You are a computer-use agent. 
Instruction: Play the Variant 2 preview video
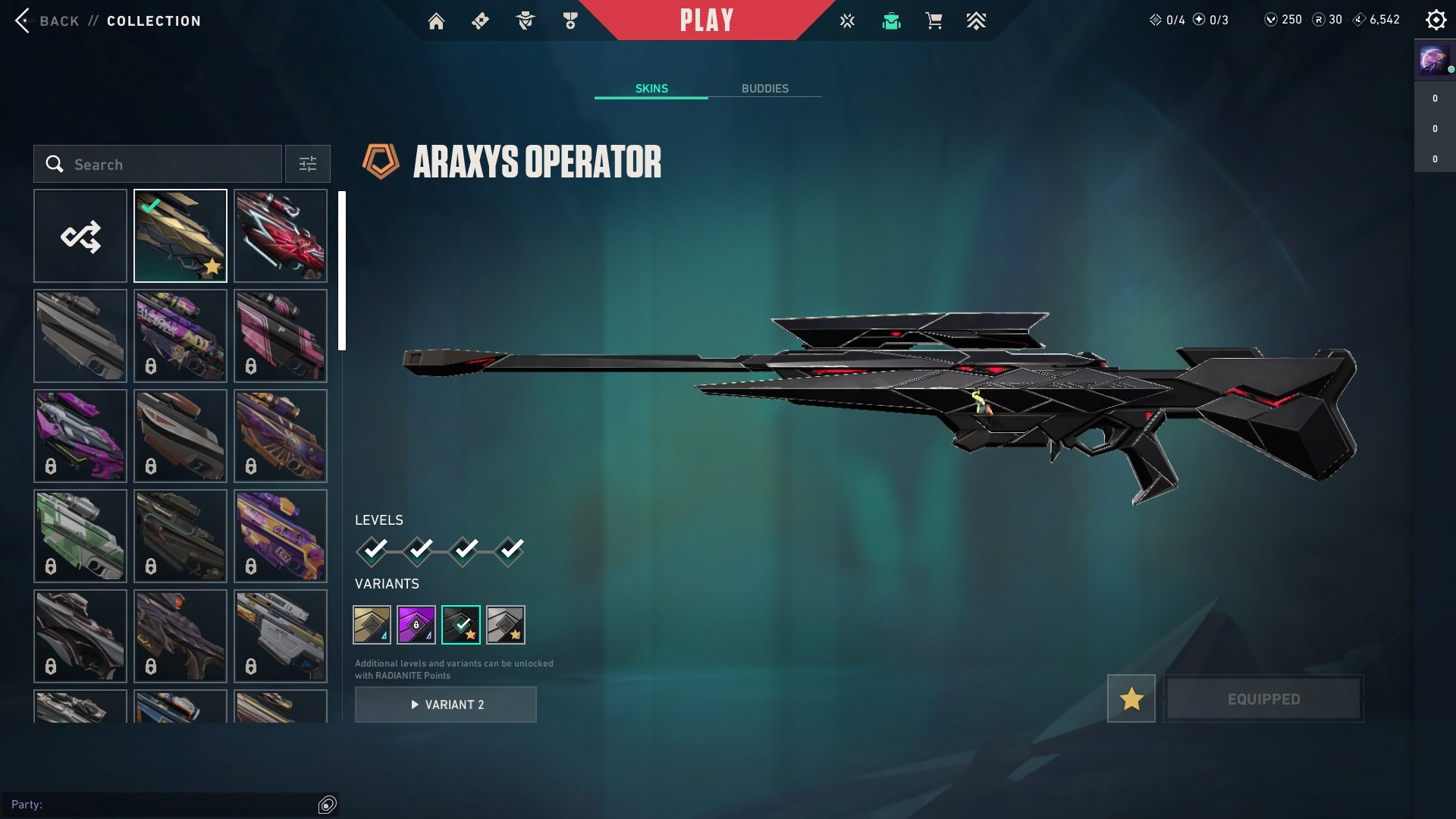point(446,704)
